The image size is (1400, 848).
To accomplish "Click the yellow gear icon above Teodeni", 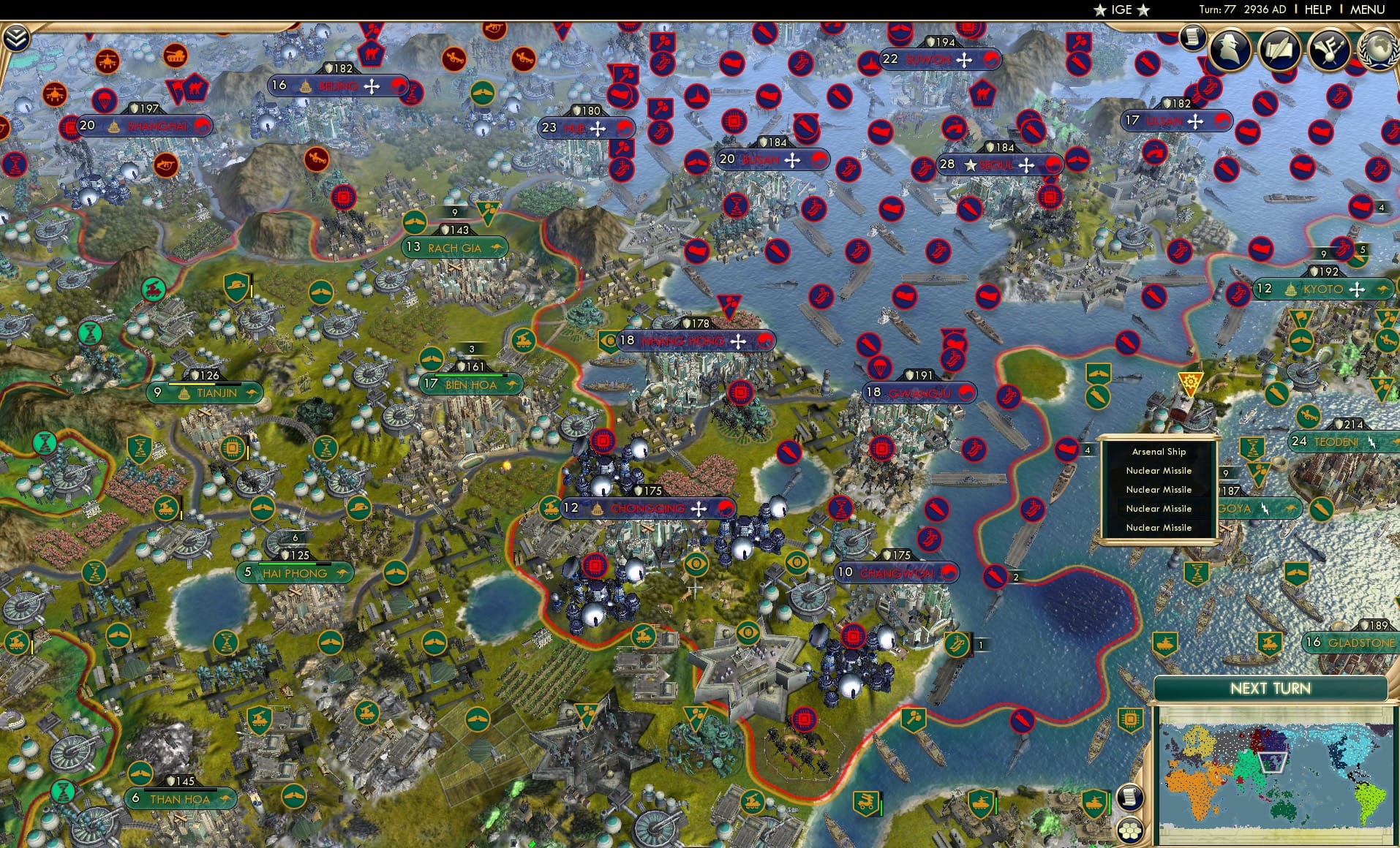I will 1190,380.
